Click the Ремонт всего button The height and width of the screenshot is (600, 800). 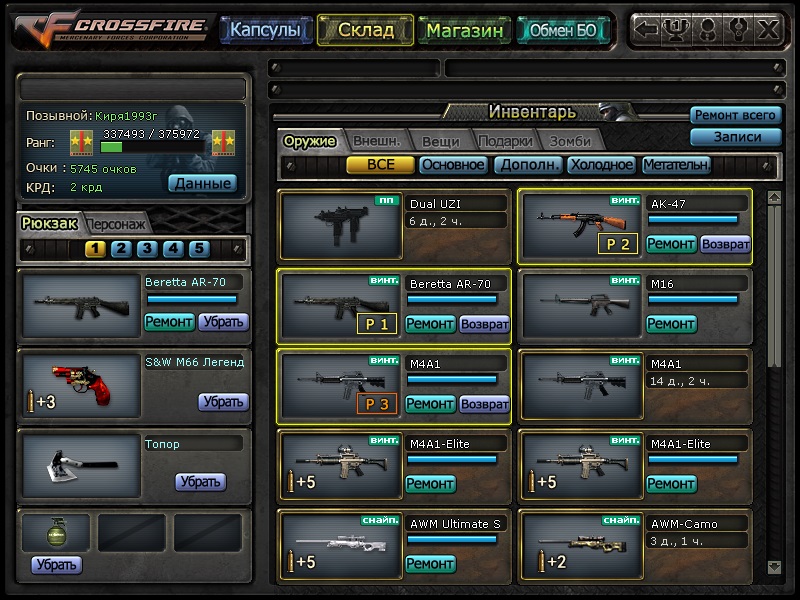click(x=736, y=116)
